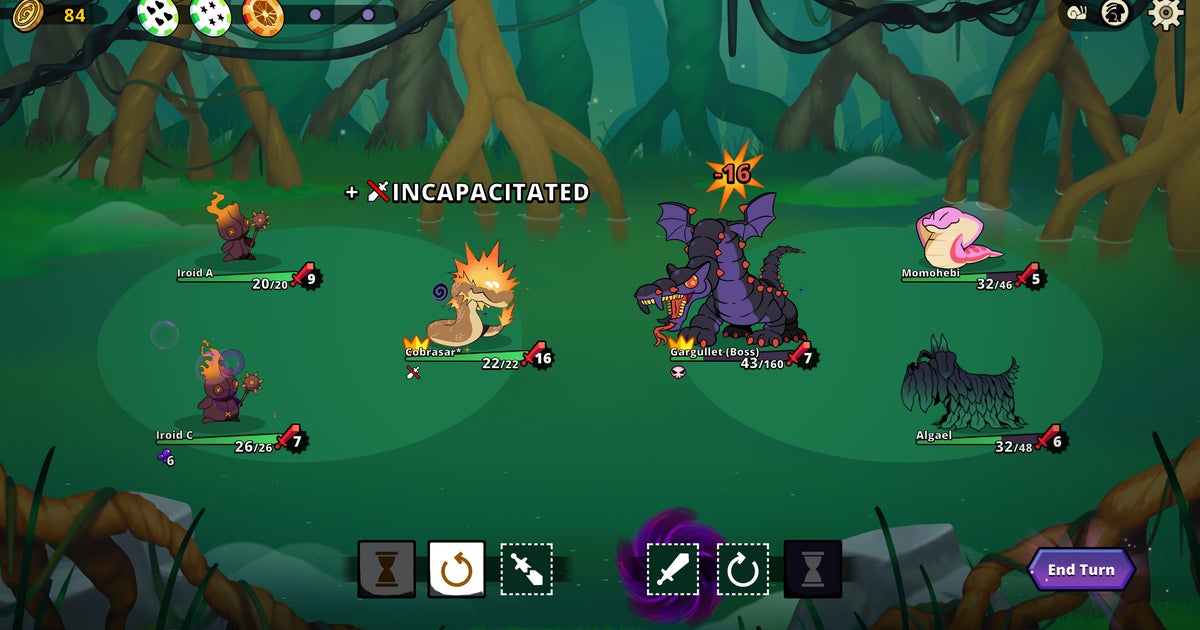Choose the white counterclockwise rotate tile
Viewport: 1200px width, 630px height.
point(457,569)
